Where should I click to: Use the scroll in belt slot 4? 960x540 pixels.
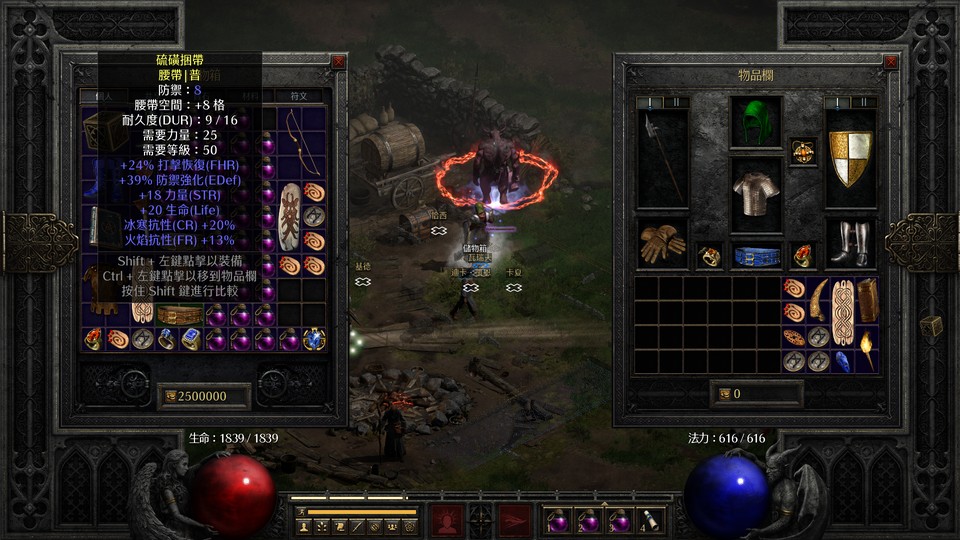coord(651,519)
